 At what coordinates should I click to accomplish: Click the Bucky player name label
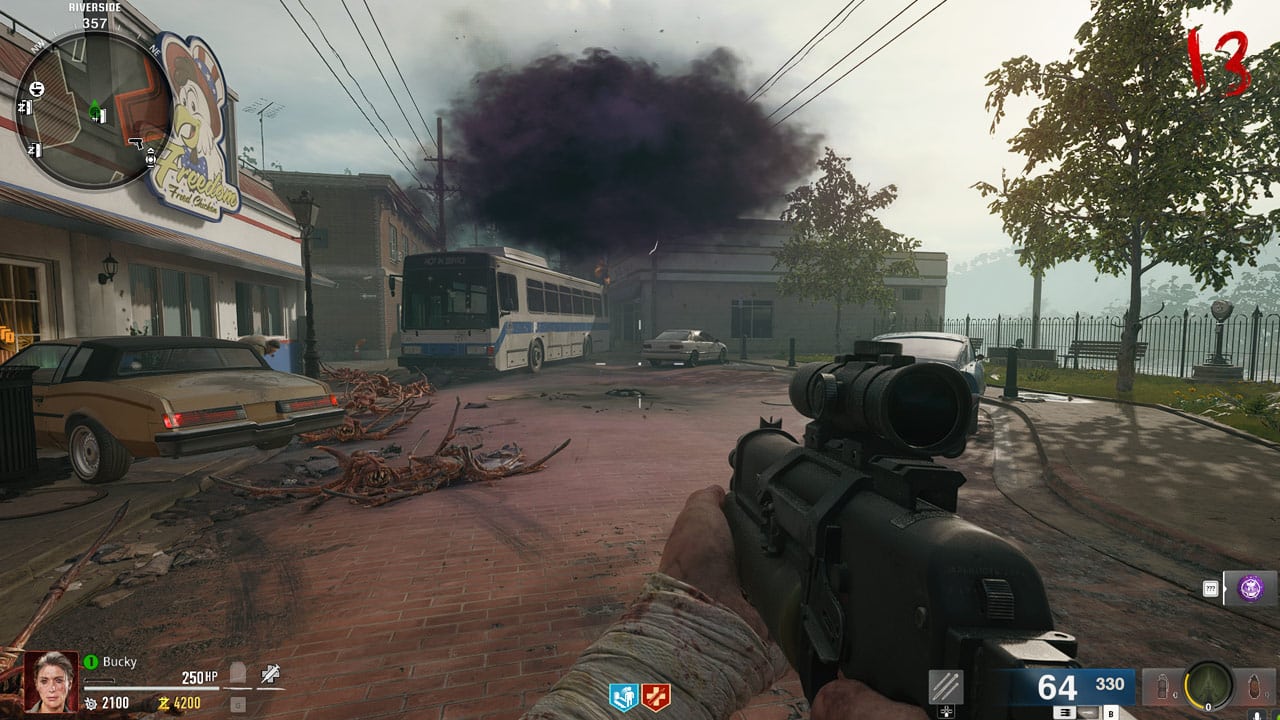pyautogui.click(x=117, y=659)
